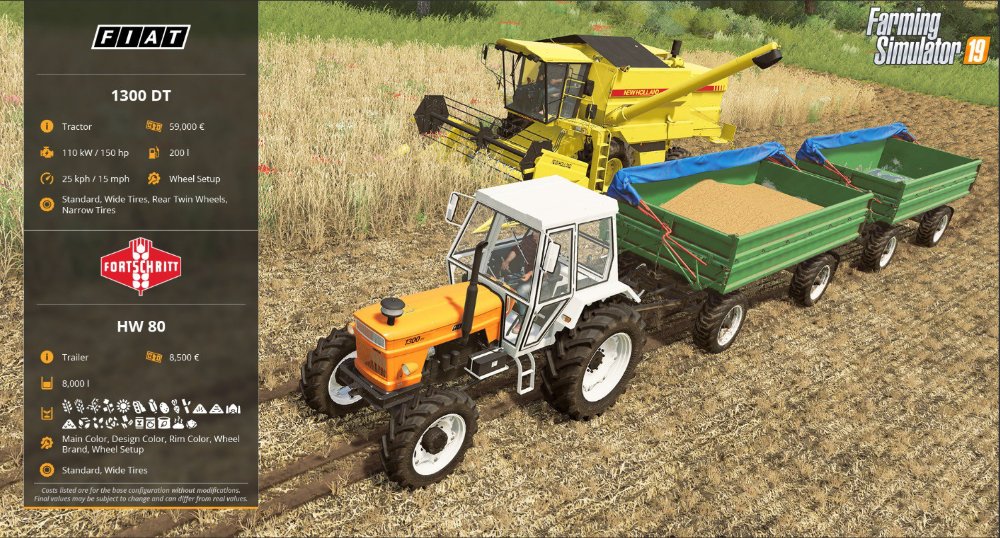
Task: Select the HW 80 model title
Action: point(141,326)
